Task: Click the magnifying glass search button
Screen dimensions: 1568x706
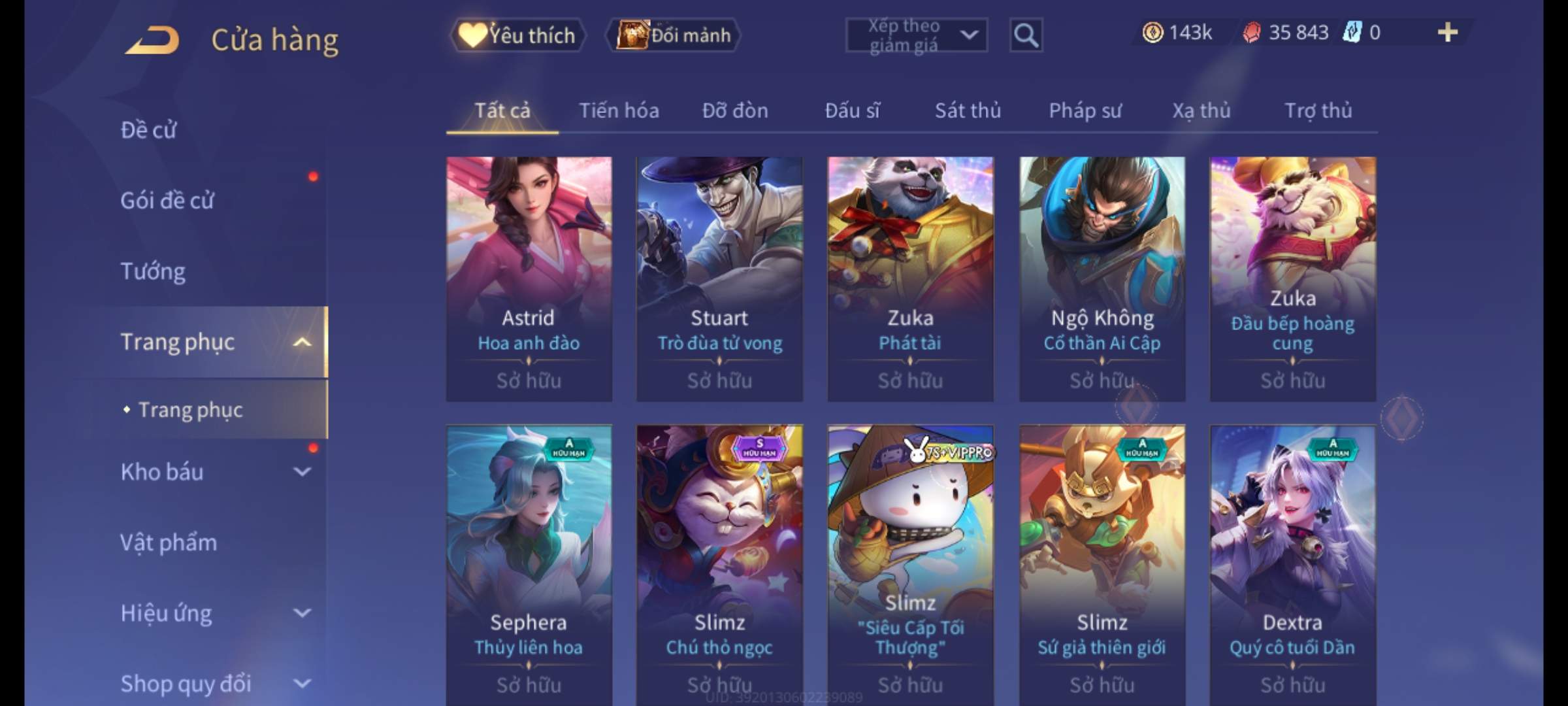Action: pos(1026,35)
